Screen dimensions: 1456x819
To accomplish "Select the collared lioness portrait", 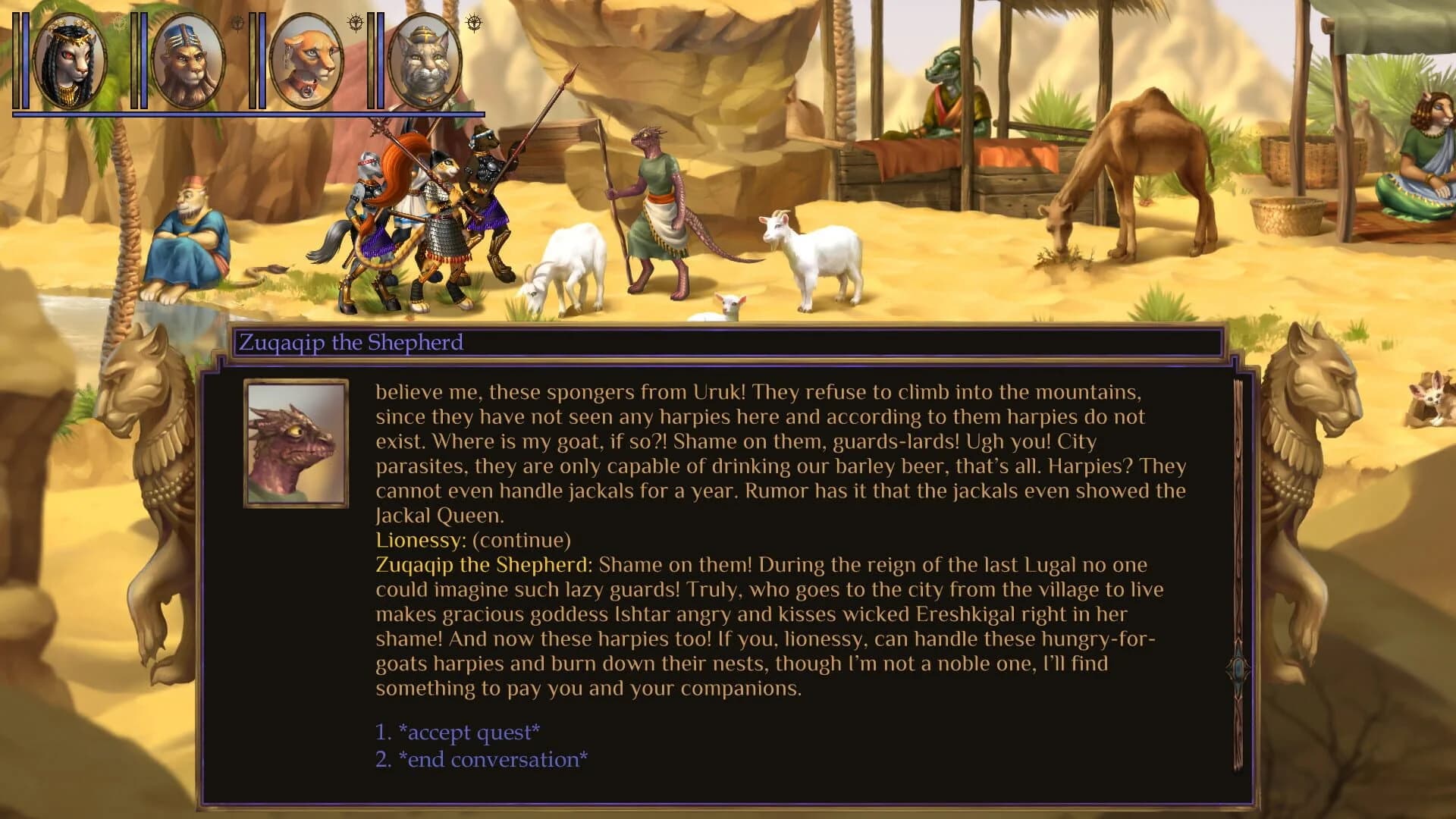I will click(x=306, y=62).
